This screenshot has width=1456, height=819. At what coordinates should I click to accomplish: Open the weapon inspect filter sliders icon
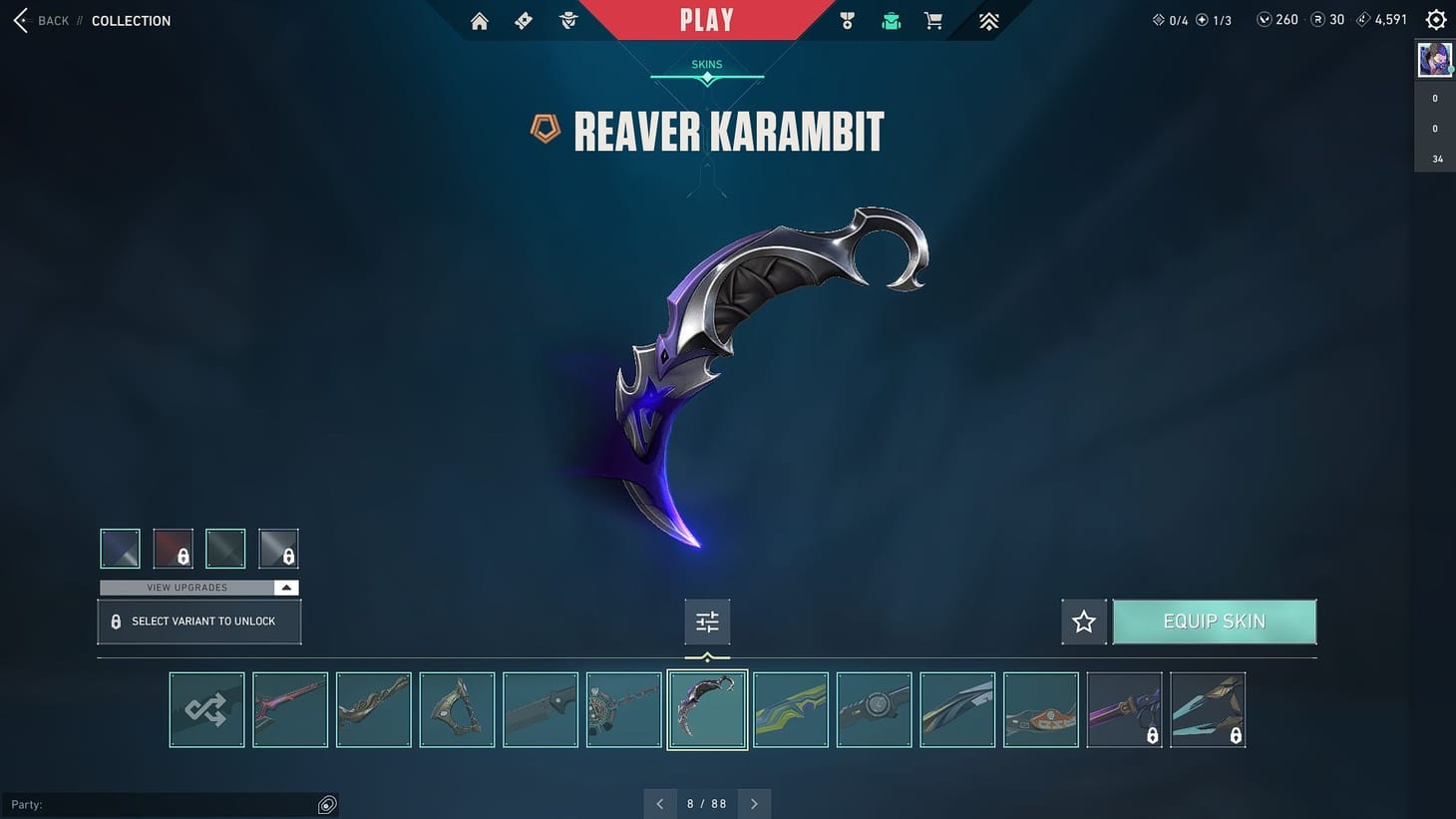707,620
